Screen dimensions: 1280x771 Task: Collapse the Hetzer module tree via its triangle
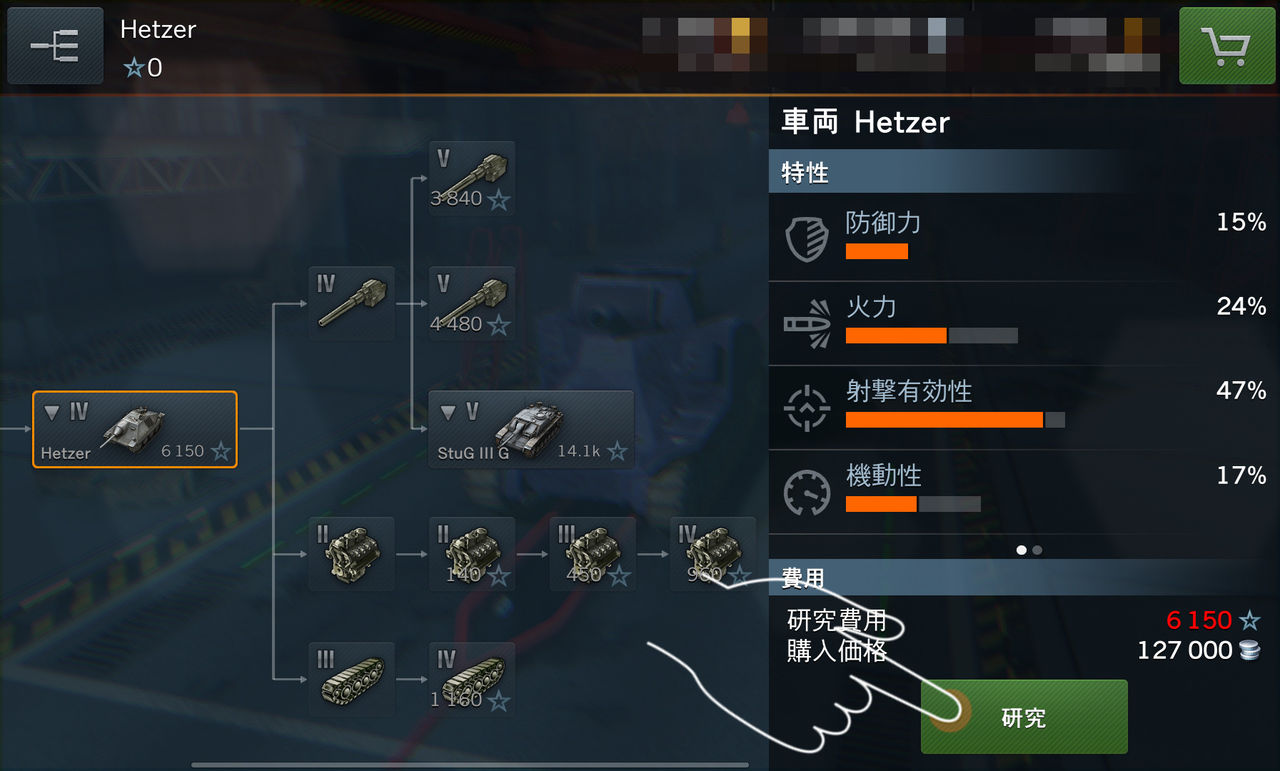pyautogui.click(x=53, y=409)
